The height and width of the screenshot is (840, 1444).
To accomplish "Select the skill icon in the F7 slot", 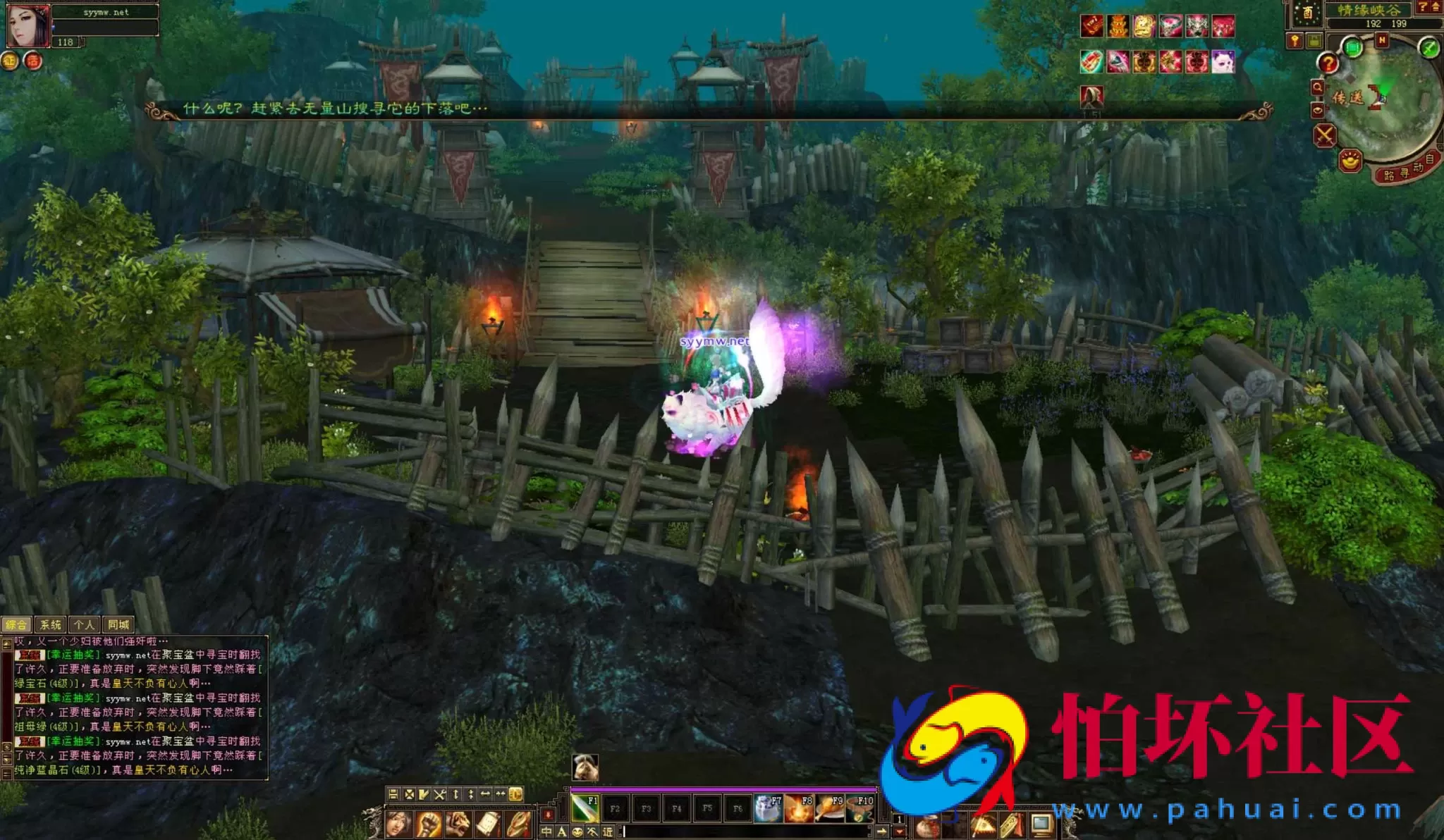I will 769,808.
